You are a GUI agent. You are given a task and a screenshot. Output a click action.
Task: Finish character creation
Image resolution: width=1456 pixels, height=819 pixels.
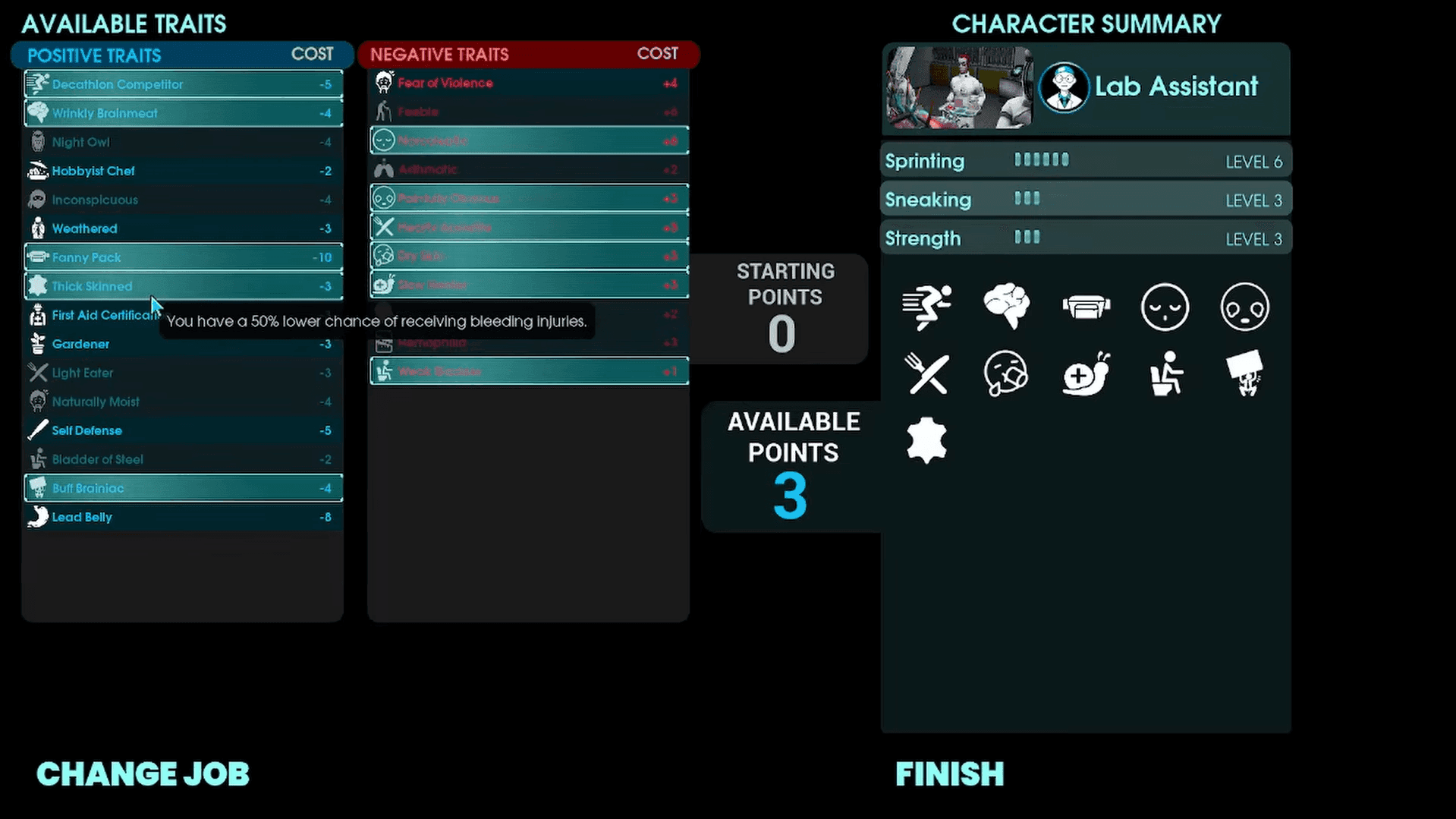point(949,774)
